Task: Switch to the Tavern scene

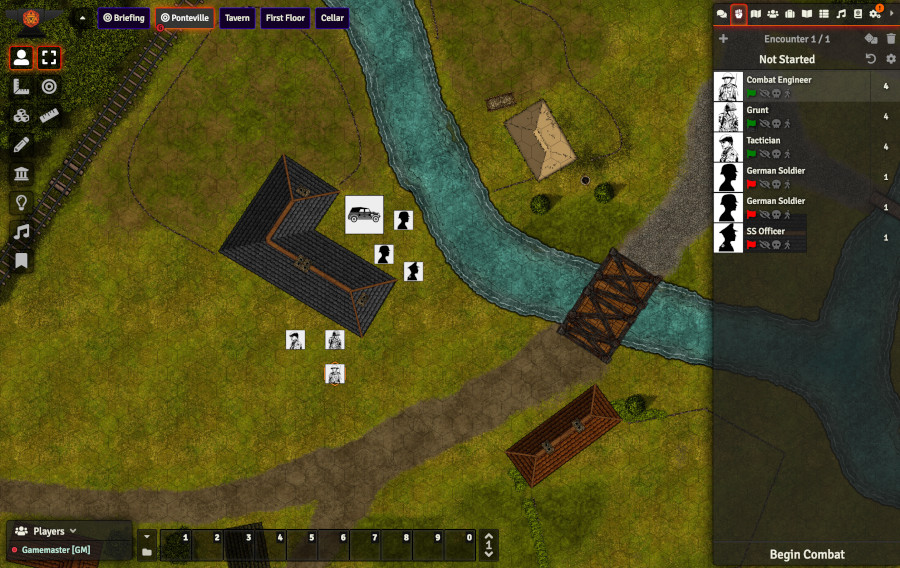Action: [236, 18]
